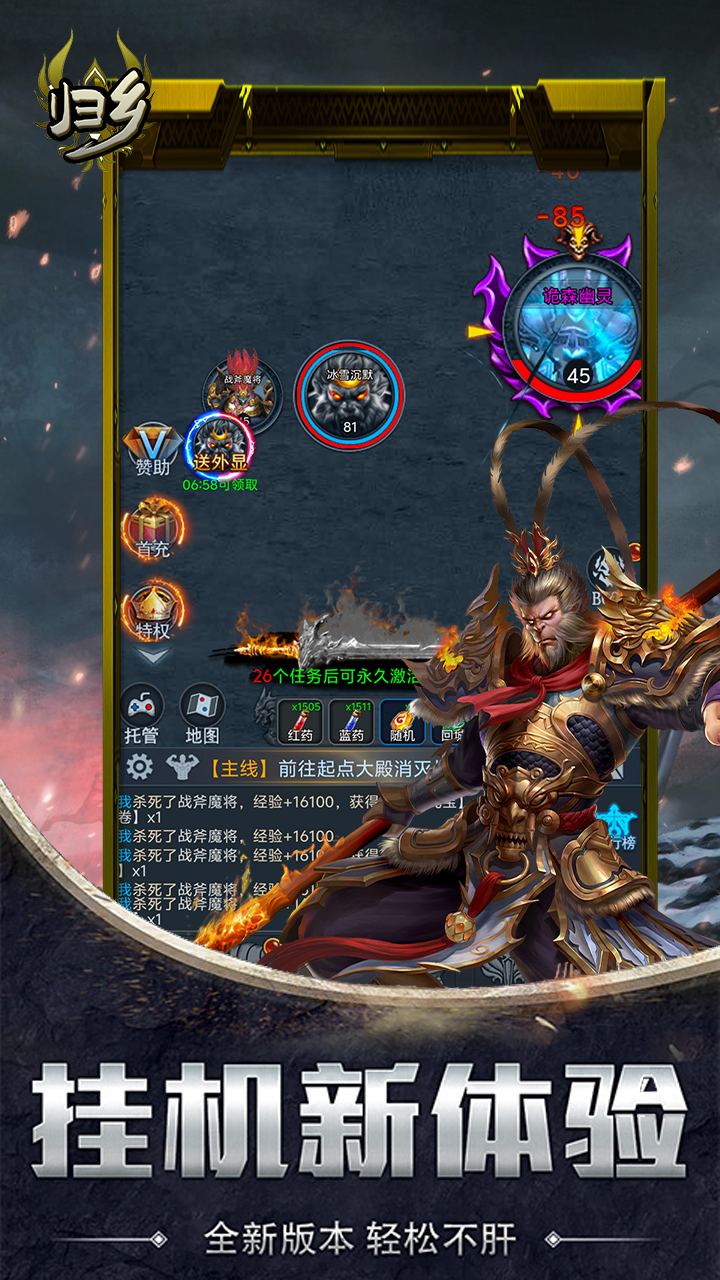The width and height of the screenshot is (720, 1280).
Task: Use the 红药 red potion
Action: 300,720
